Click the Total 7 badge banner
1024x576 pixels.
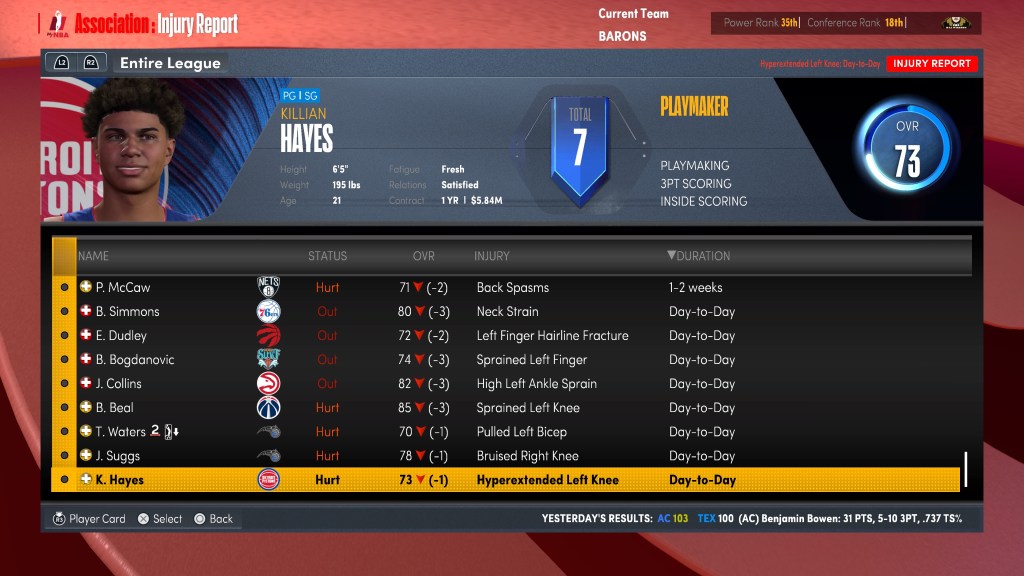(579, 146)
